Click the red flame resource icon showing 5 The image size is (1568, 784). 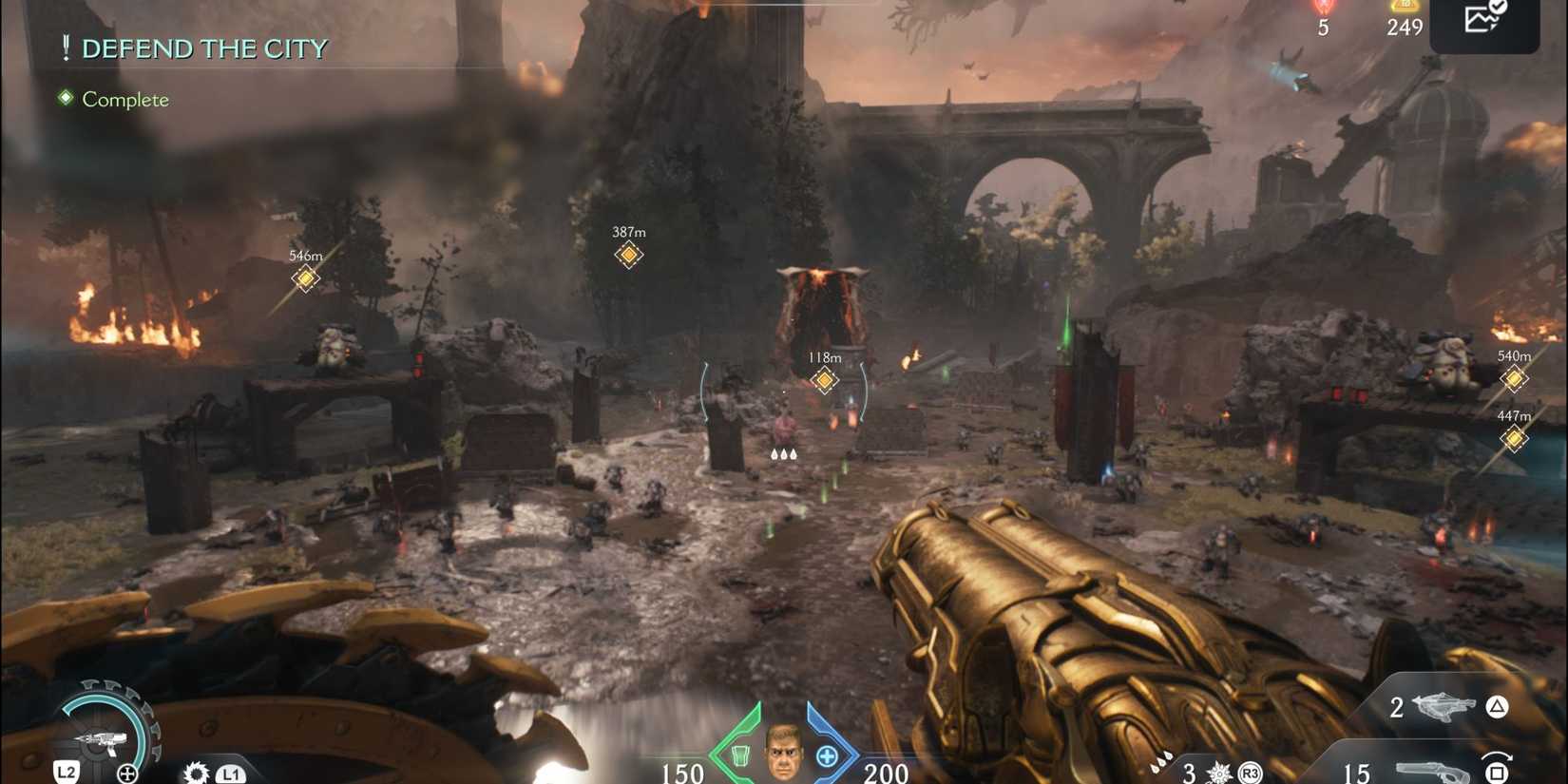point(1322,12)
